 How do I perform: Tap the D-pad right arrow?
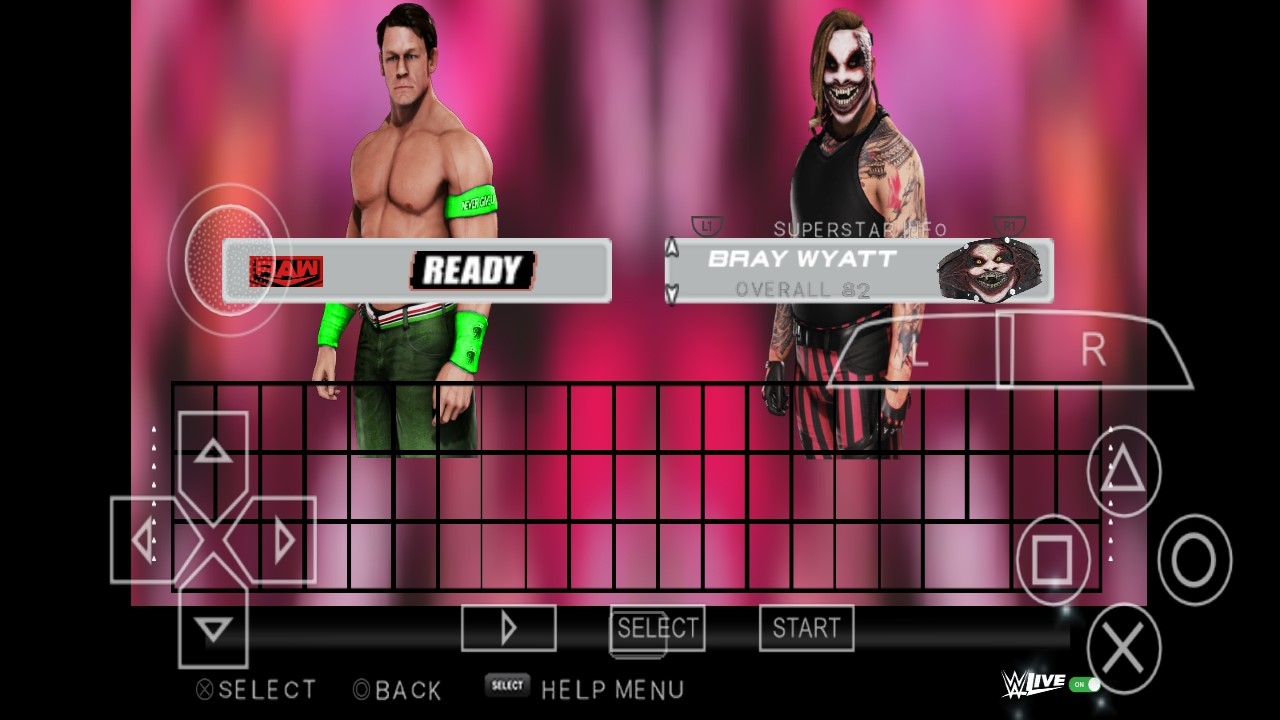(x=283, y=540)
